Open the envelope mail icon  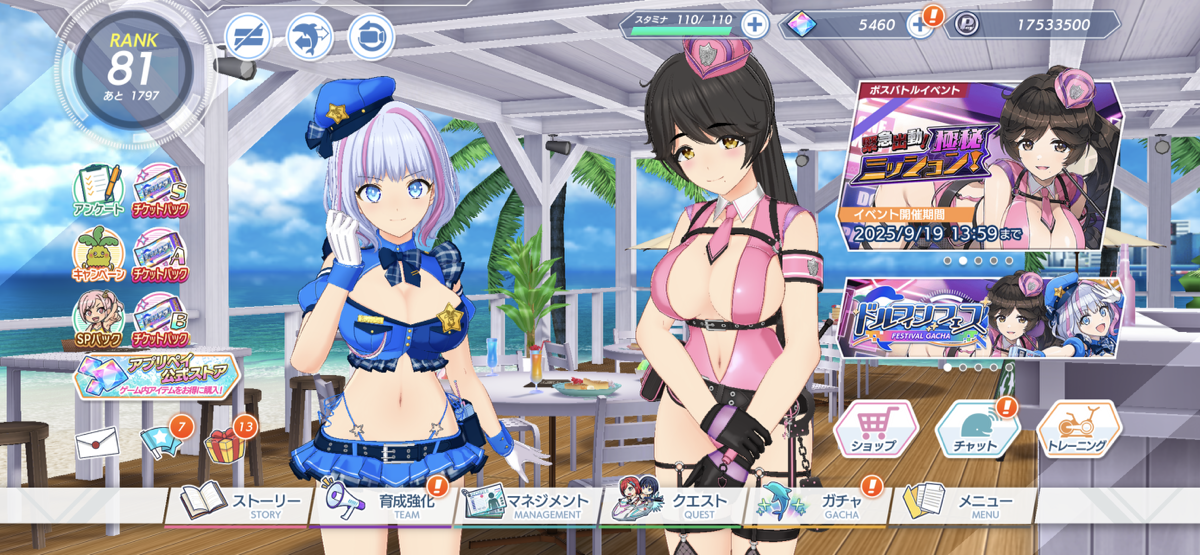(x=98, y=442)
